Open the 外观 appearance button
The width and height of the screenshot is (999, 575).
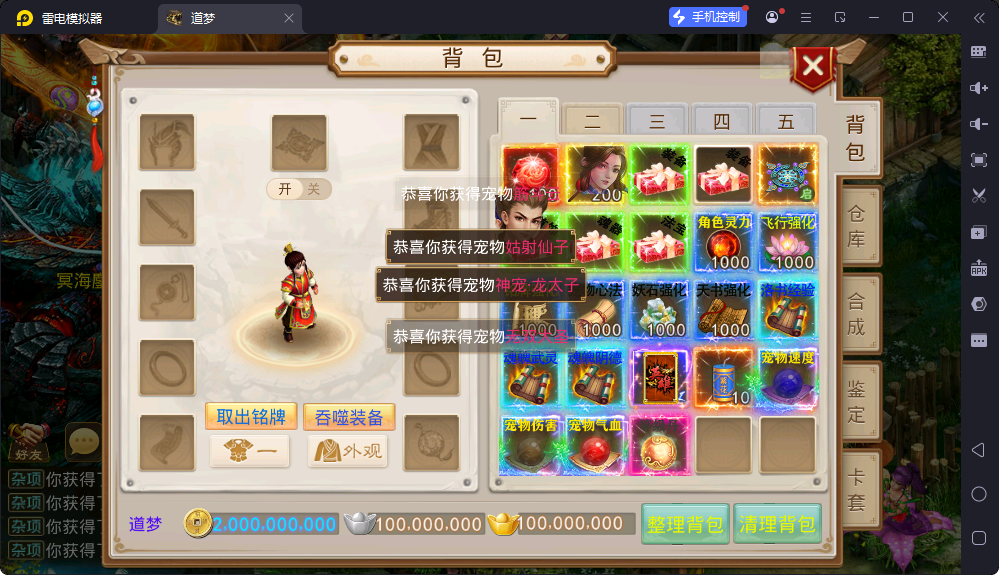click(348, 451)
